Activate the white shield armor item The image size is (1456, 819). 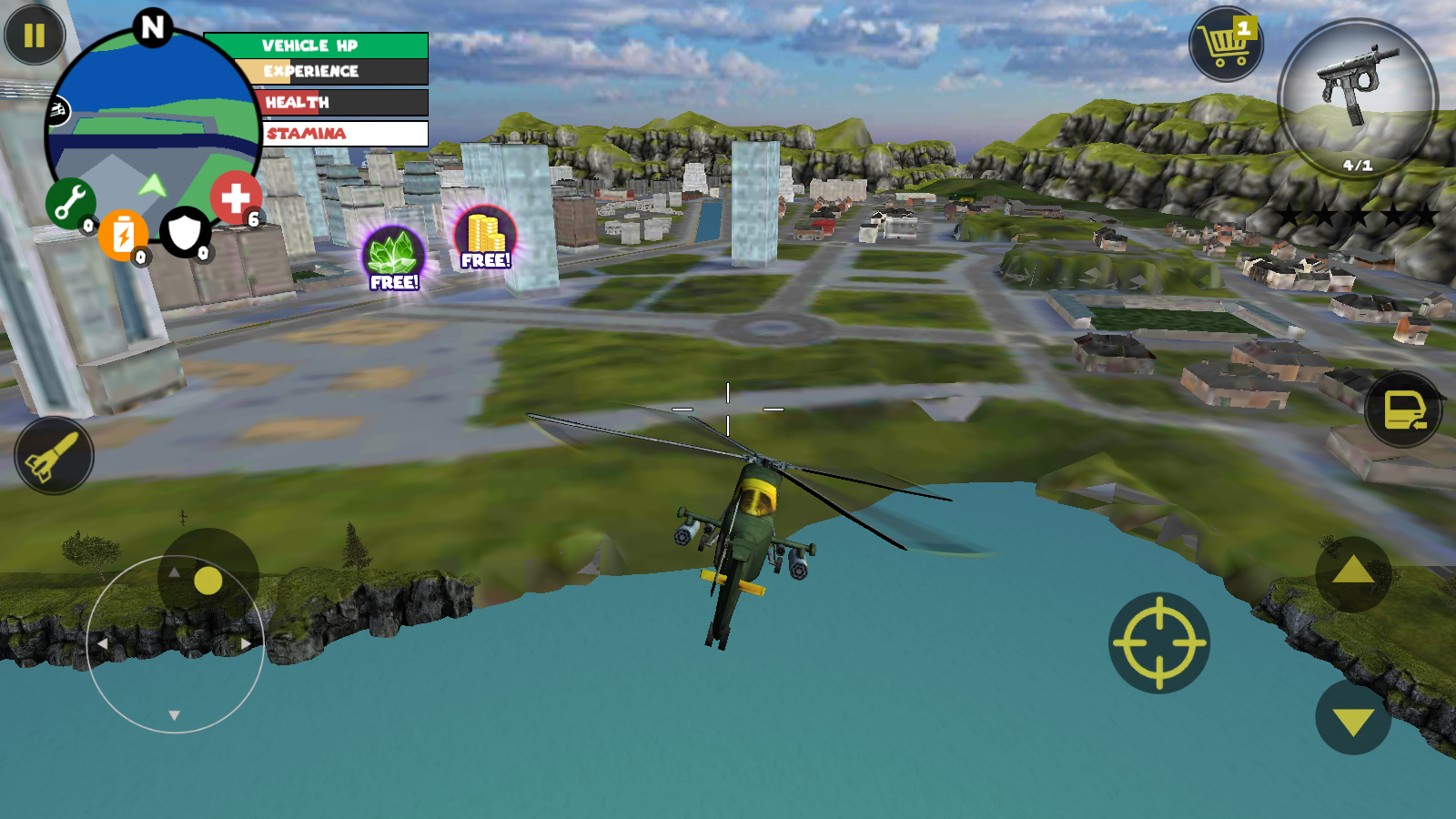tap(185, 233)
